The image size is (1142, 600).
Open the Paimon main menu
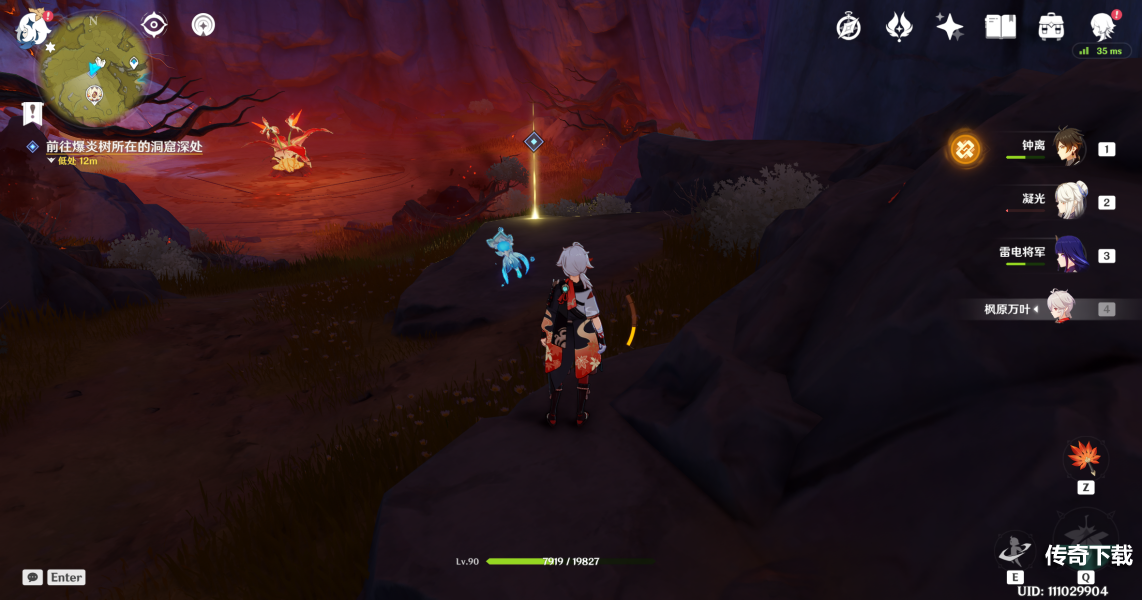32,28
